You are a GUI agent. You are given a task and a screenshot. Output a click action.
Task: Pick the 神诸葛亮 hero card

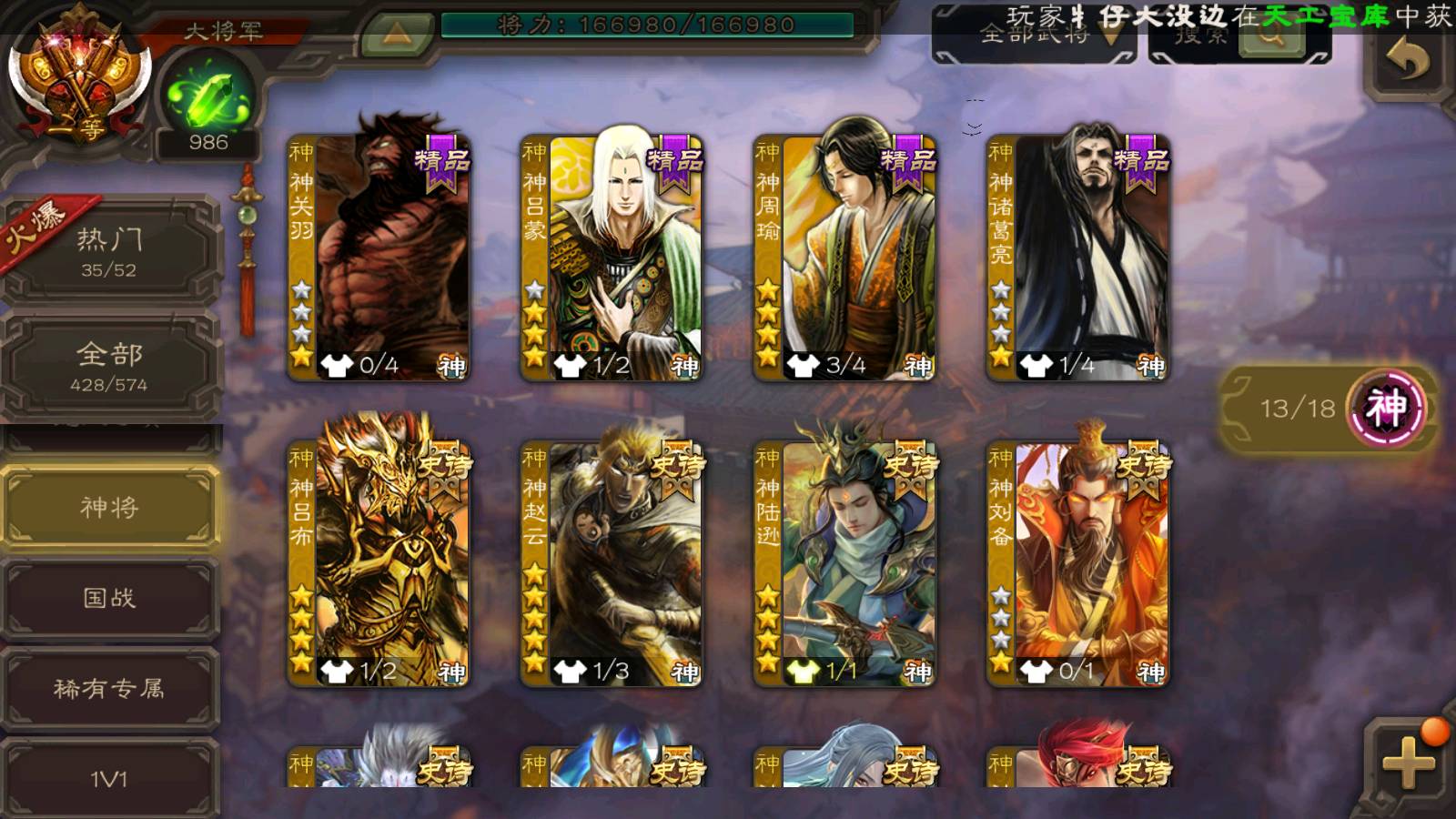tap(1078, 257)
